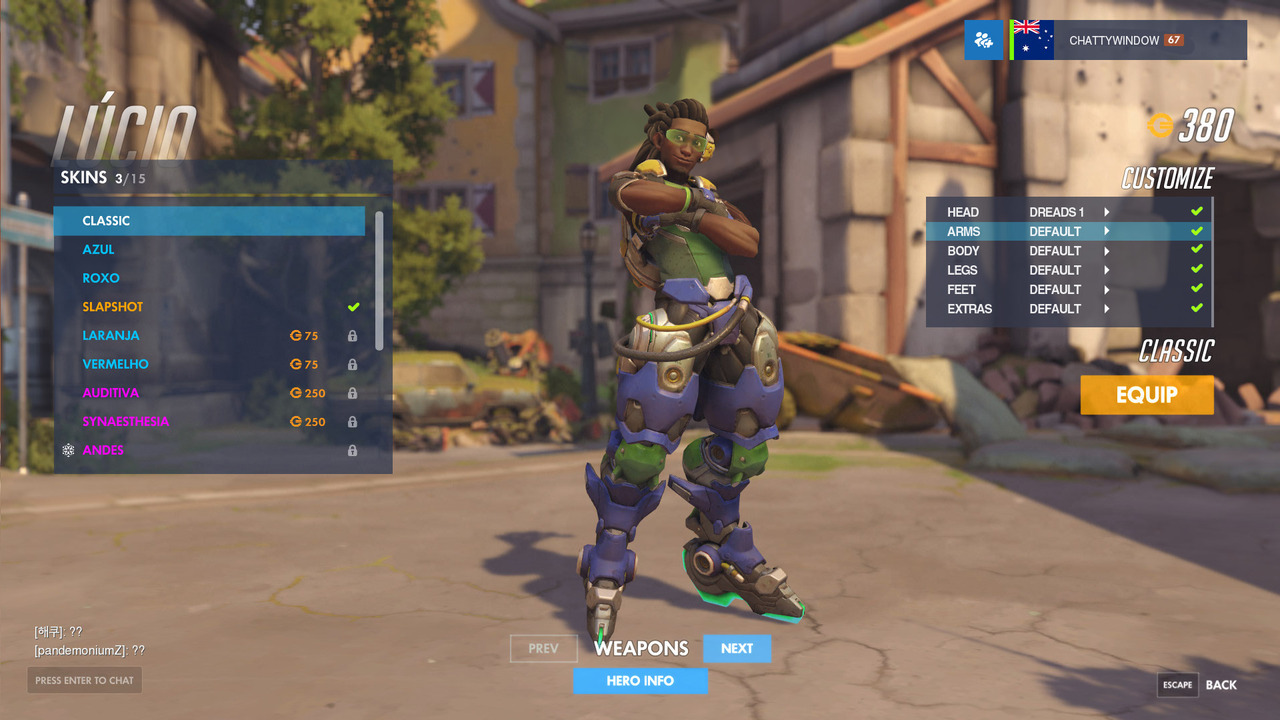This screenshot has height=720, width=1280.
Task: Select the Auditiva skin entry
Action: [209, 393]
